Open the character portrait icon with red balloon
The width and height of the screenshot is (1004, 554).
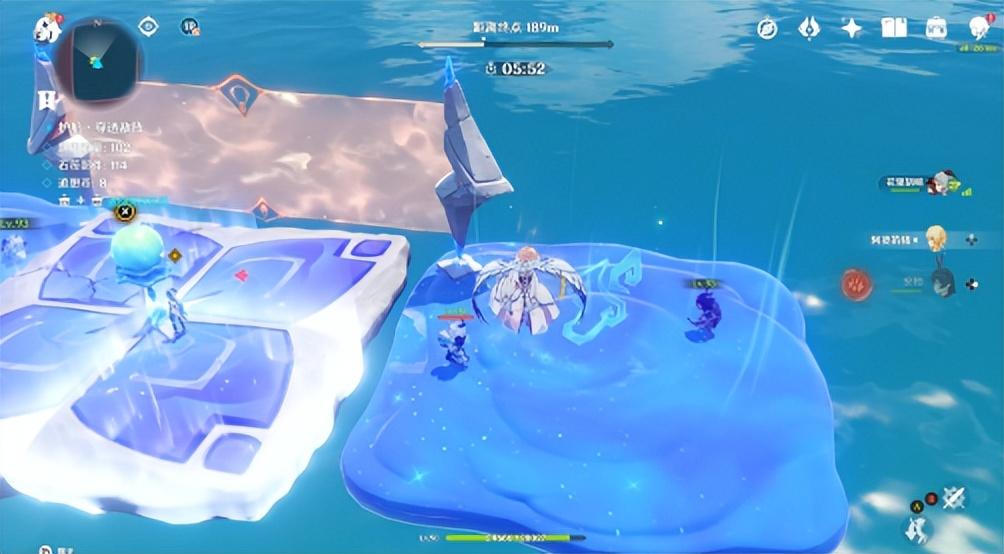pos(979,27)
